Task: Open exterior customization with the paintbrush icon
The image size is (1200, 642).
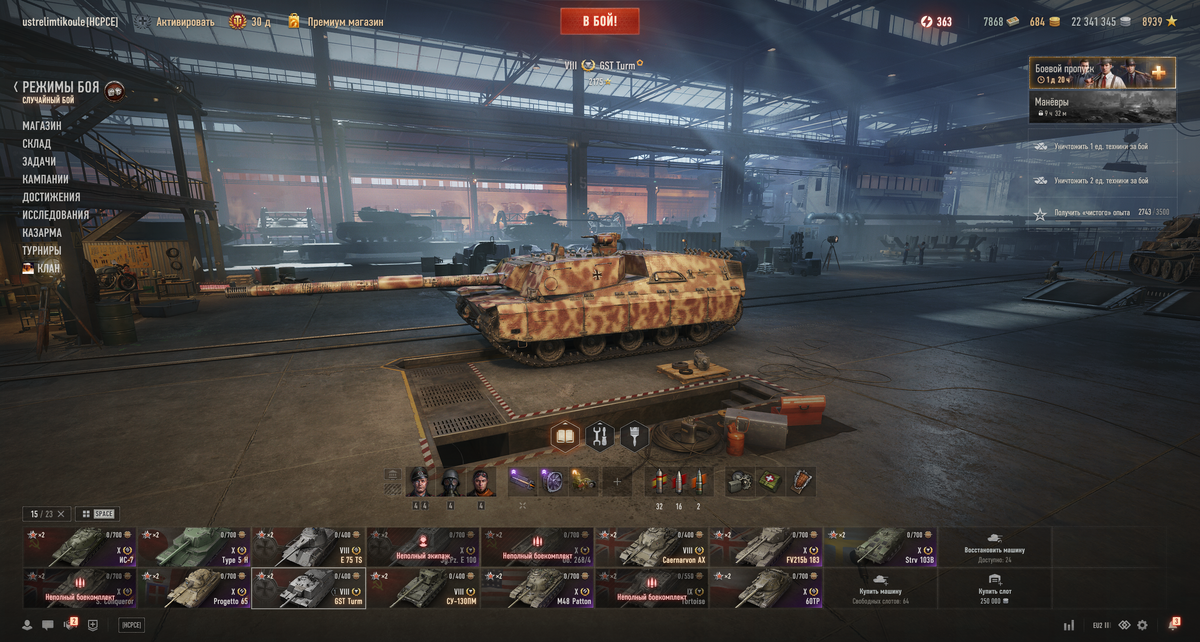Action: click(635, 436)
